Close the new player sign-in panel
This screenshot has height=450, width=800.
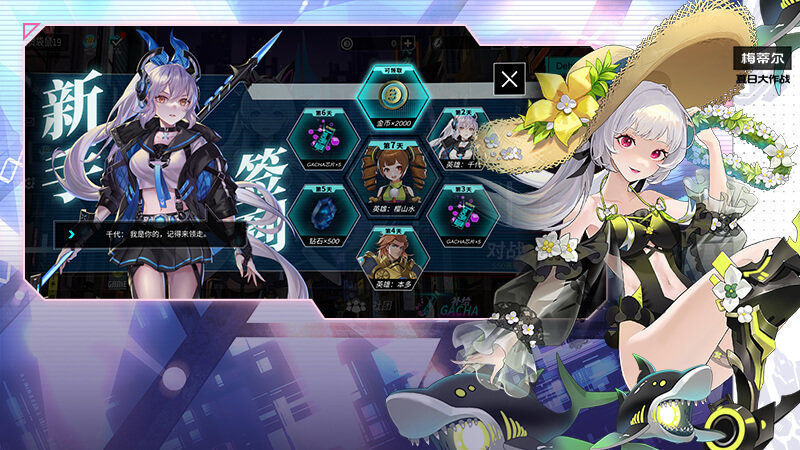click(510, 79)
